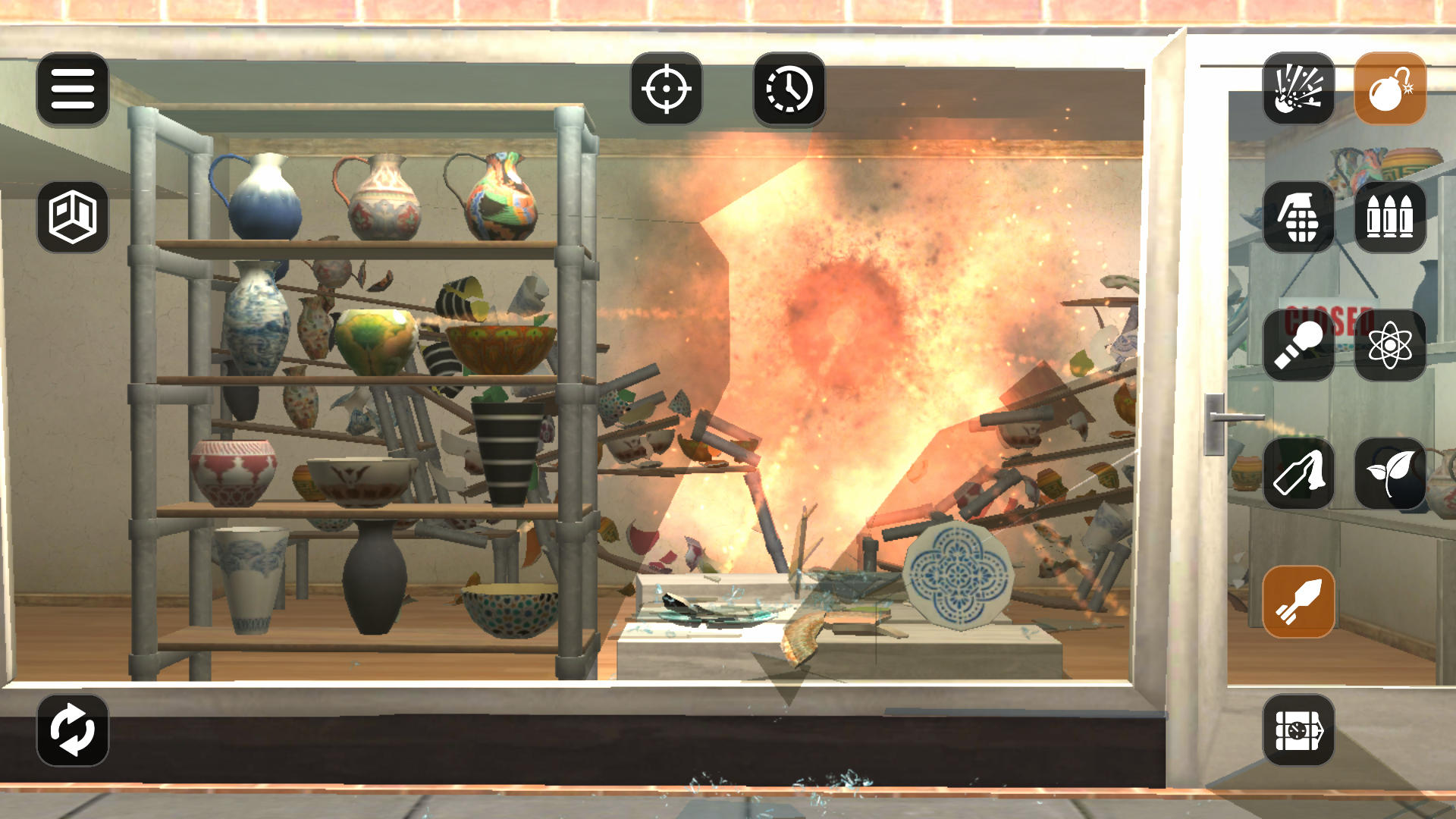The width and height of the screenshot is (1456, 819).
Task: Pick the plant growth weapon
Action: coord(1391,472)
